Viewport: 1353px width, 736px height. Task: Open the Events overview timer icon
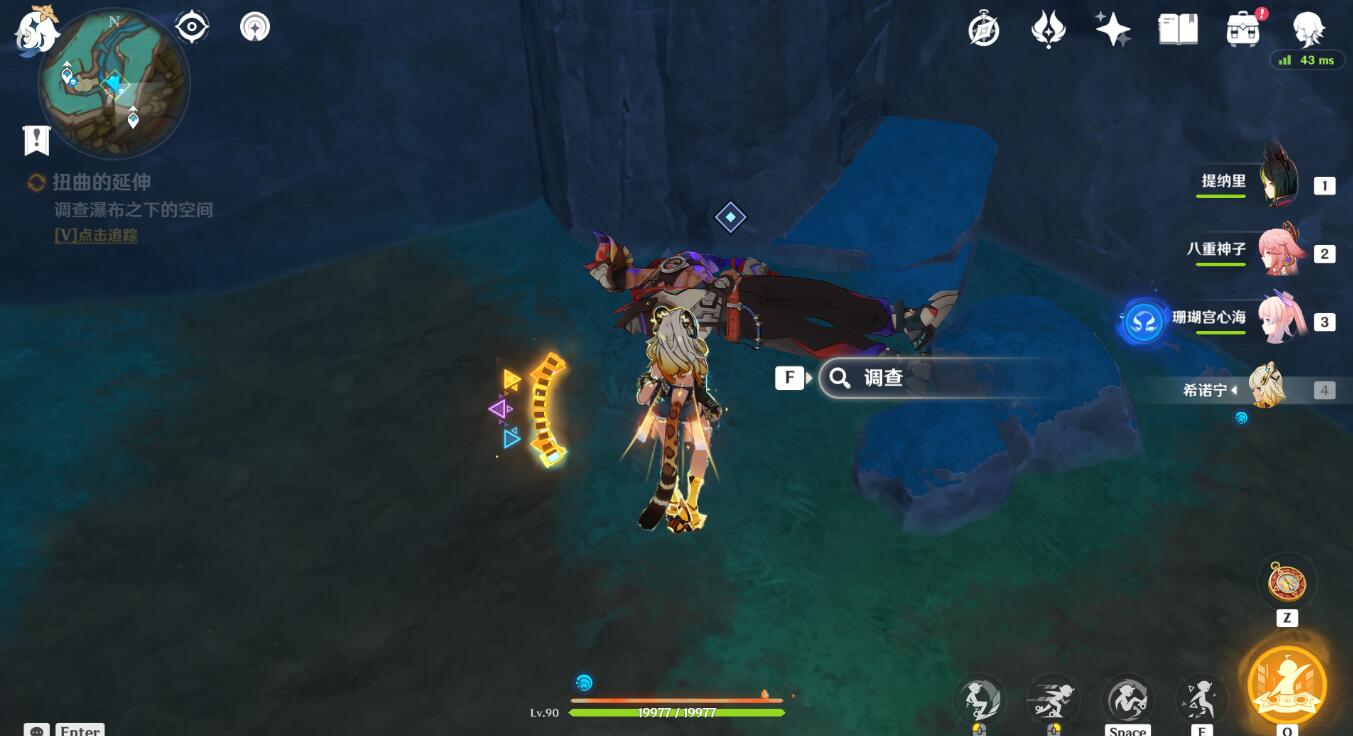click(x=982, y=28)
